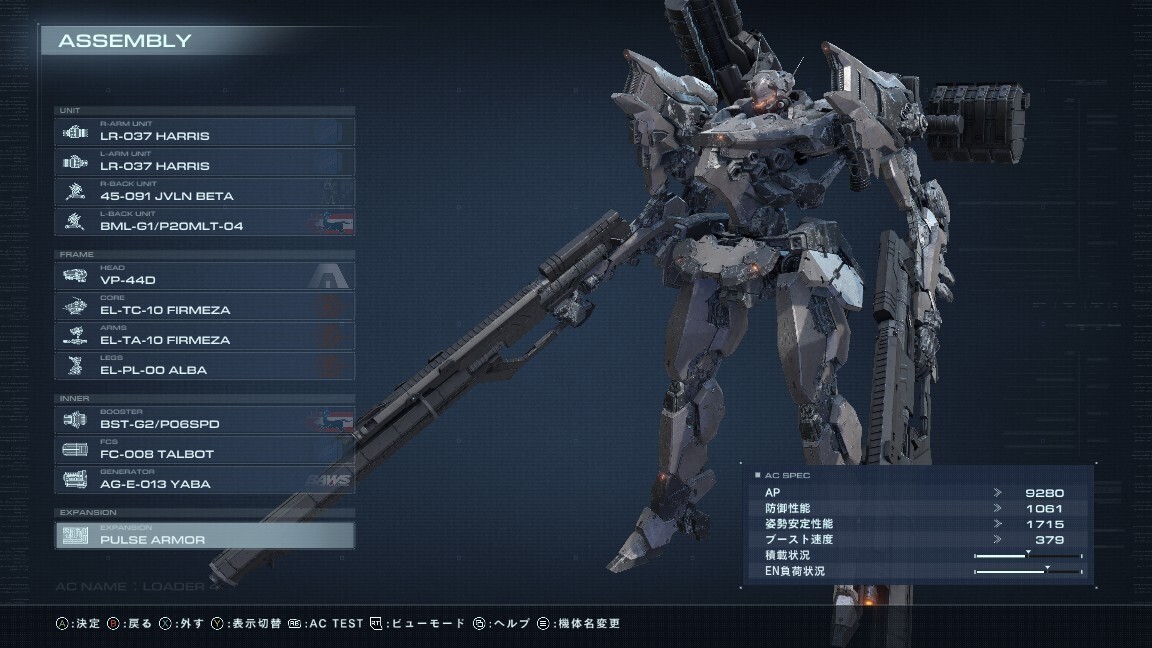Open the EL-TA-10 FIRMEZA arms slot

(204, 336)
